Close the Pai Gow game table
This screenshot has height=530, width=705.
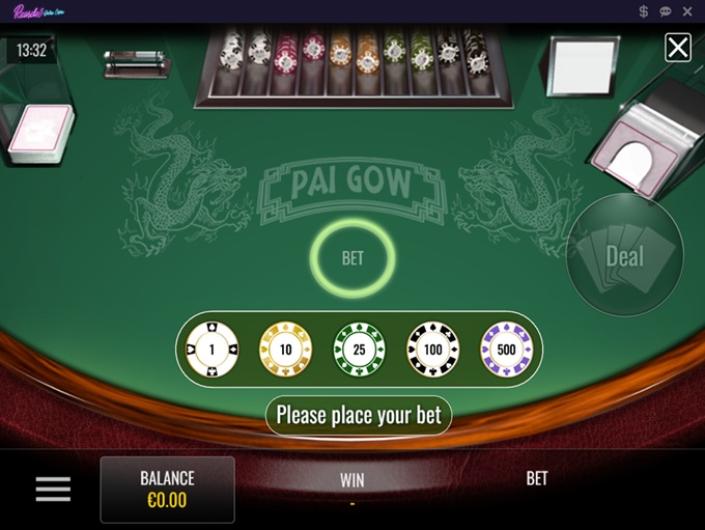click(678, 47)
